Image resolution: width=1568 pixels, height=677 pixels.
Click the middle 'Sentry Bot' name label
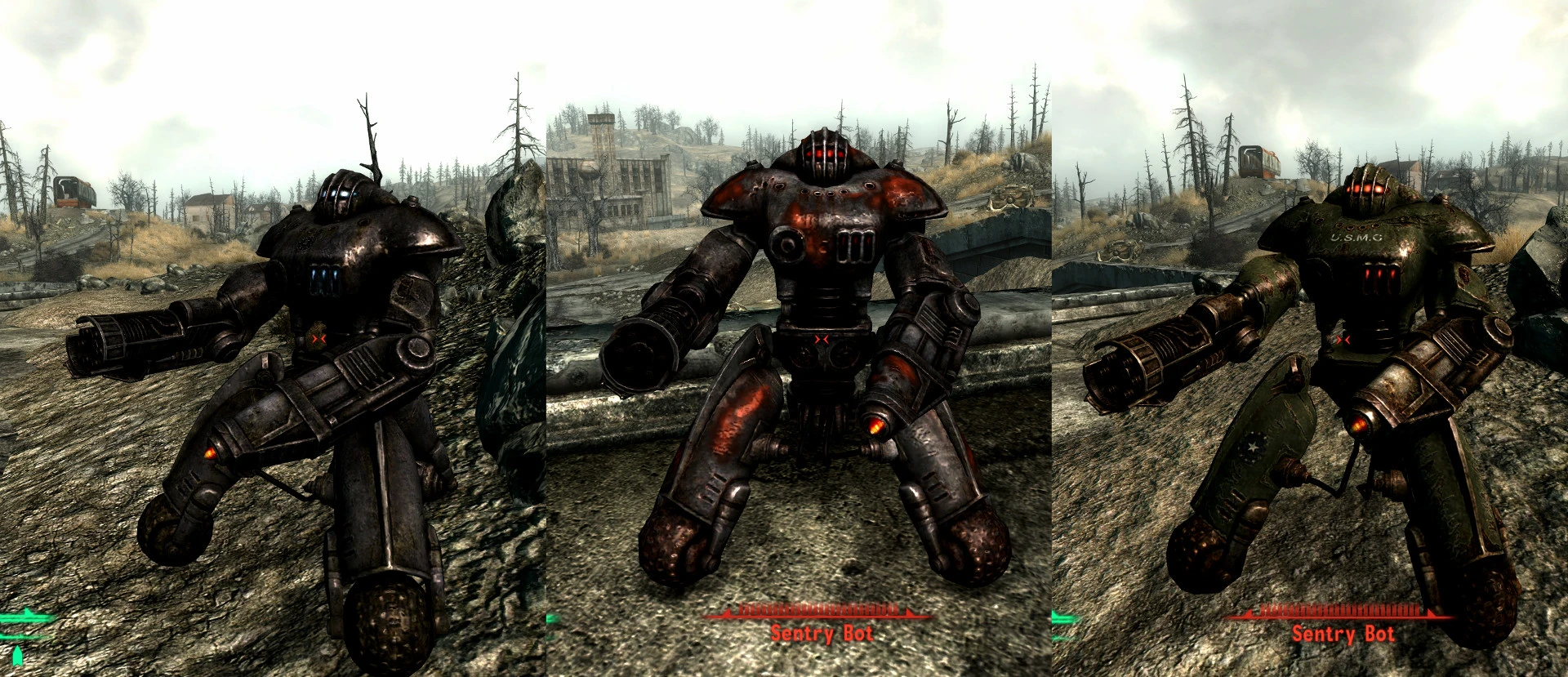click(821, 633)
